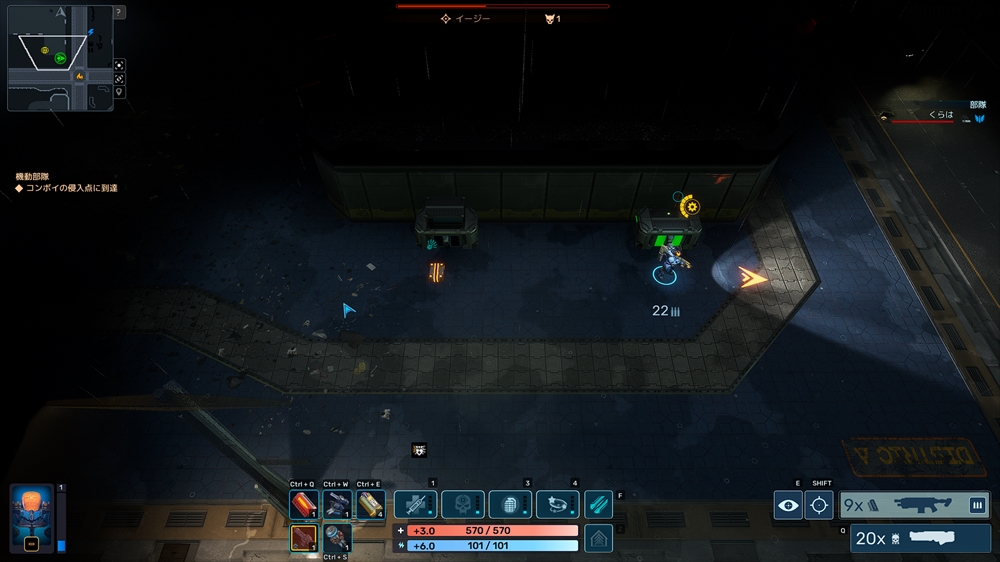Select the round-headed gadget item slot
The height and width of the screenshot is (562, 1000).
[337, 538]
